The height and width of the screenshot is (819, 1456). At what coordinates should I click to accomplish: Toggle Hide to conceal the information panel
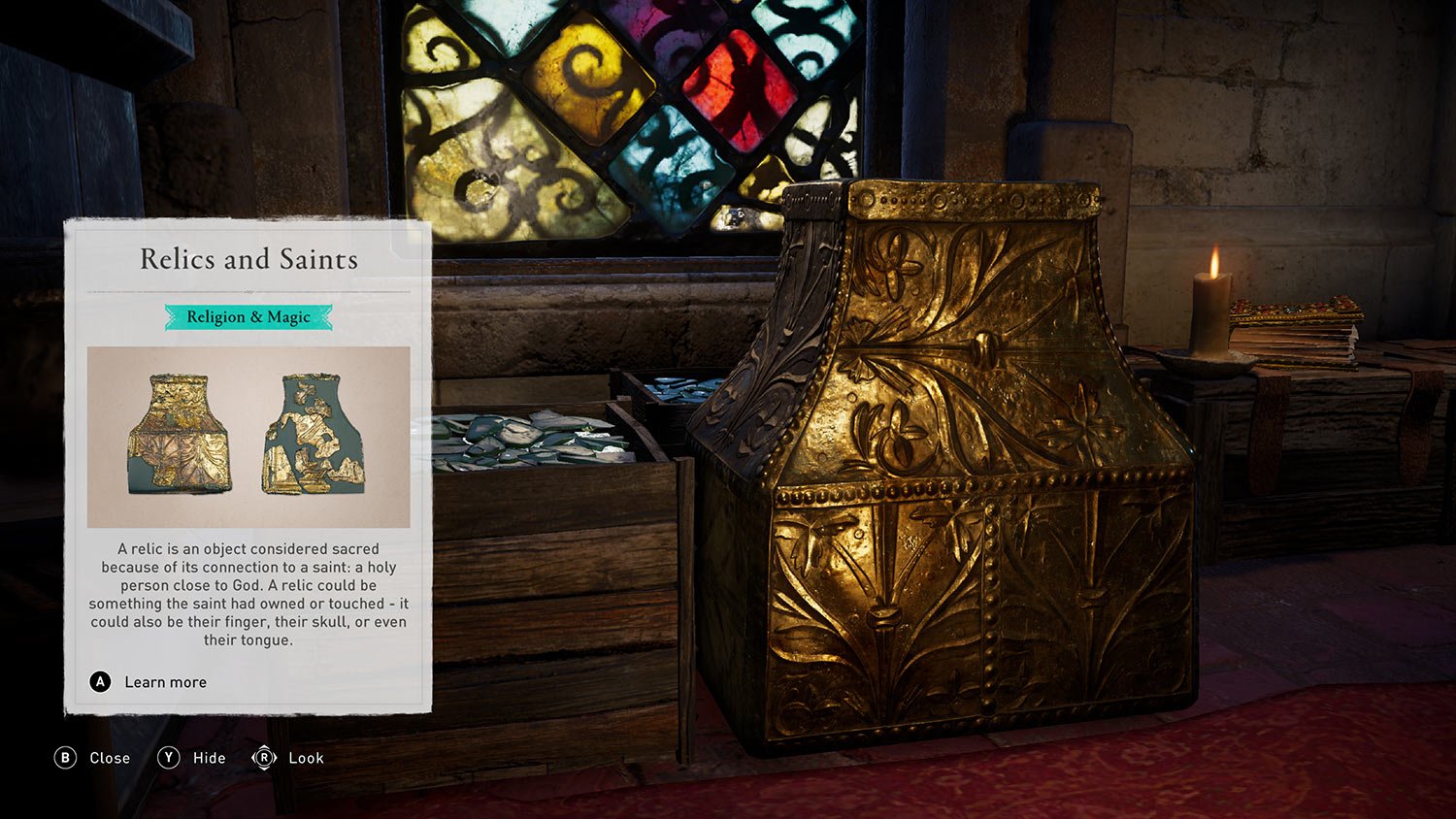208,758
